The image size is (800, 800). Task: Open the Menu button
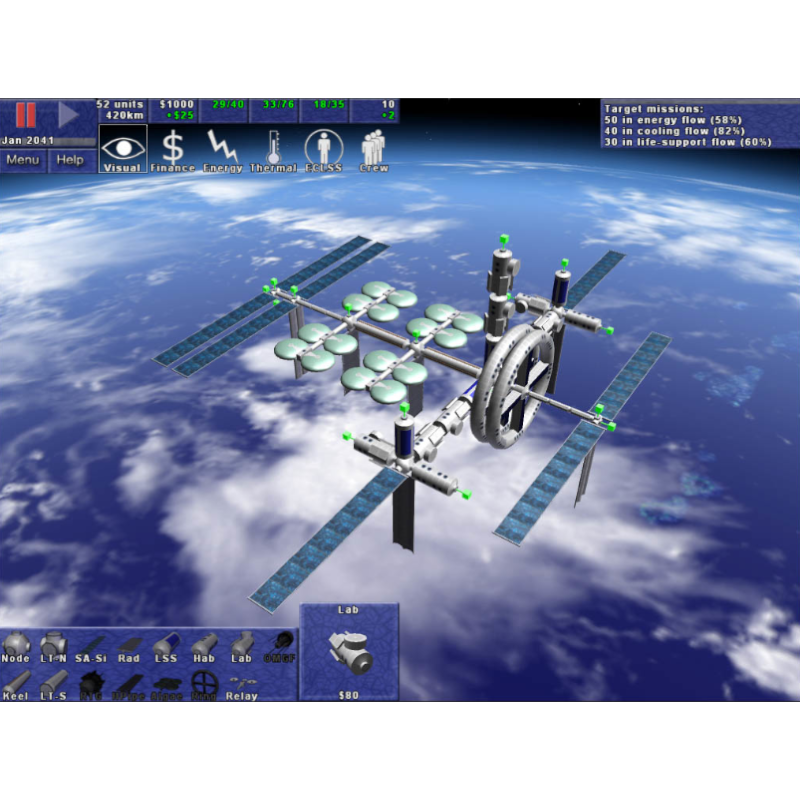(x=23, y=160)
